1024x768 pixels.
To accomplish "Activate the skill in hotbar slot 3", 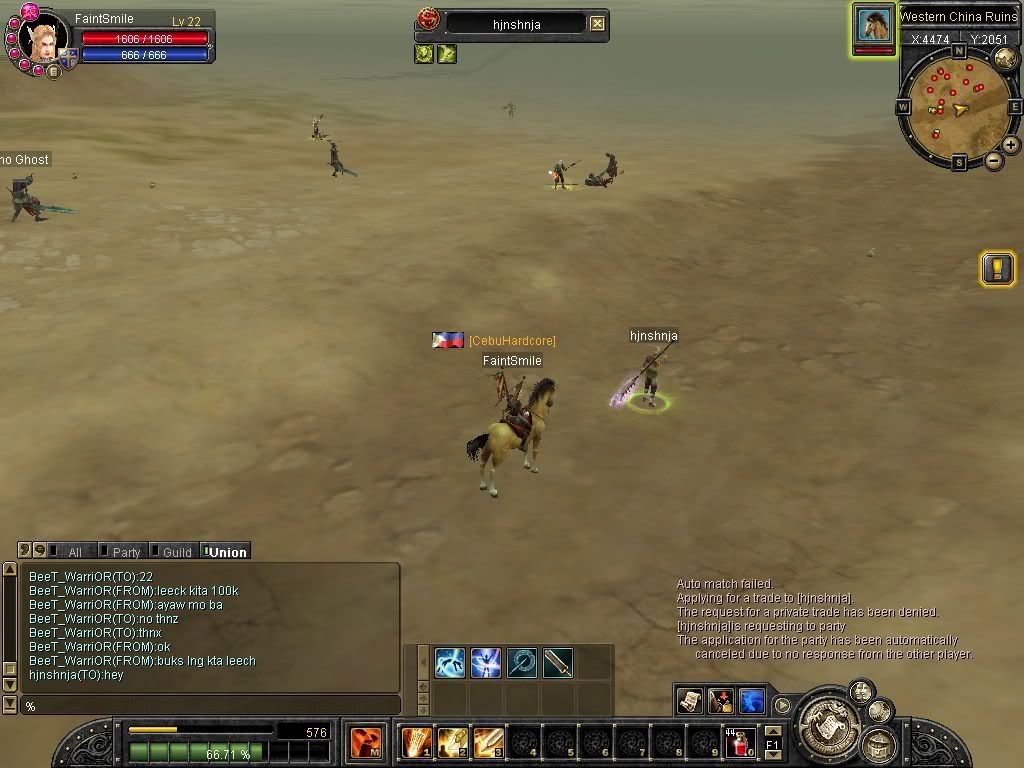I will tap(488, 743).
